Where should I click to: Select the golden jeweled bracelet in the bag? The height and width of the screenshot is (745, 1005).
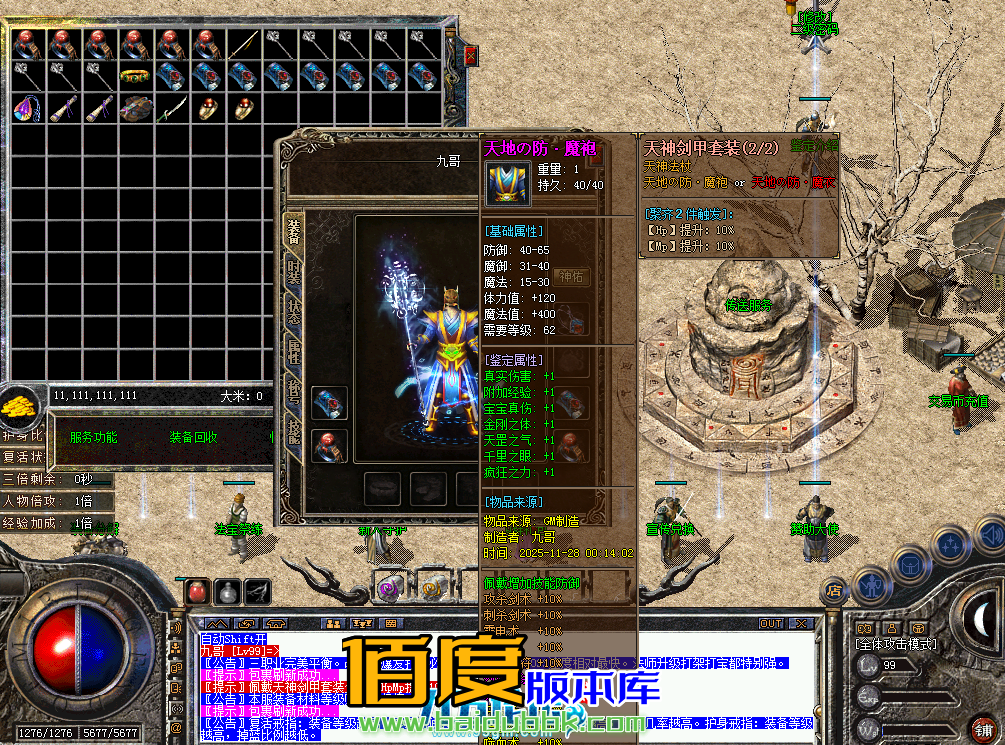tap(135, 76)
